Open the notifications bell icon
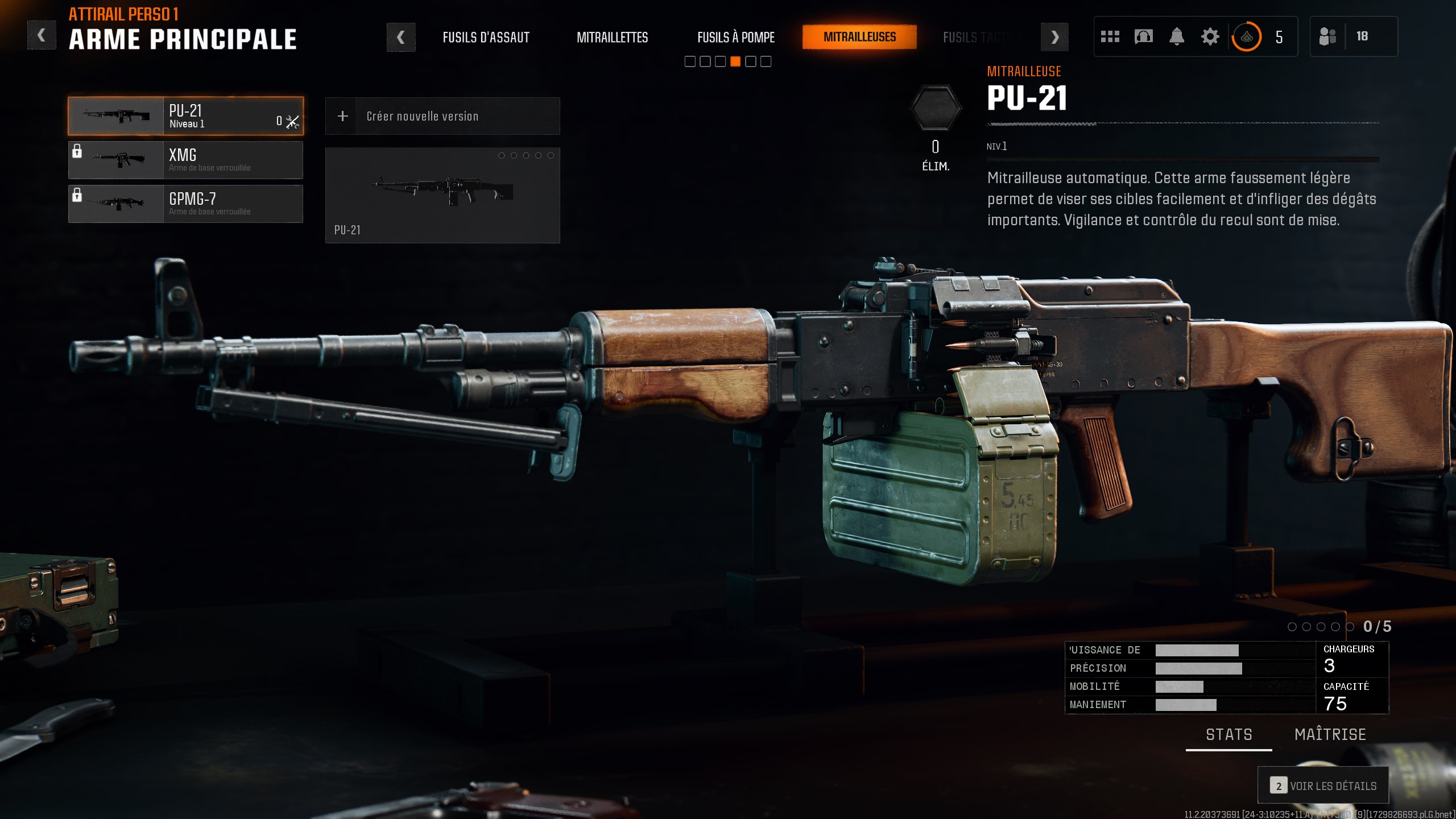1456x819 pixels. [1176, 36]
